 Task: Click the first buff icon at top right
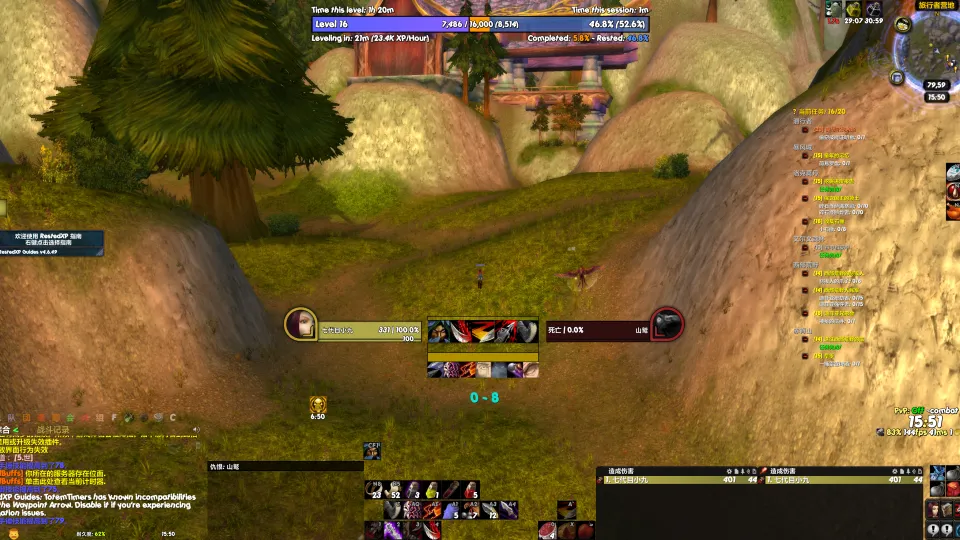833,9
